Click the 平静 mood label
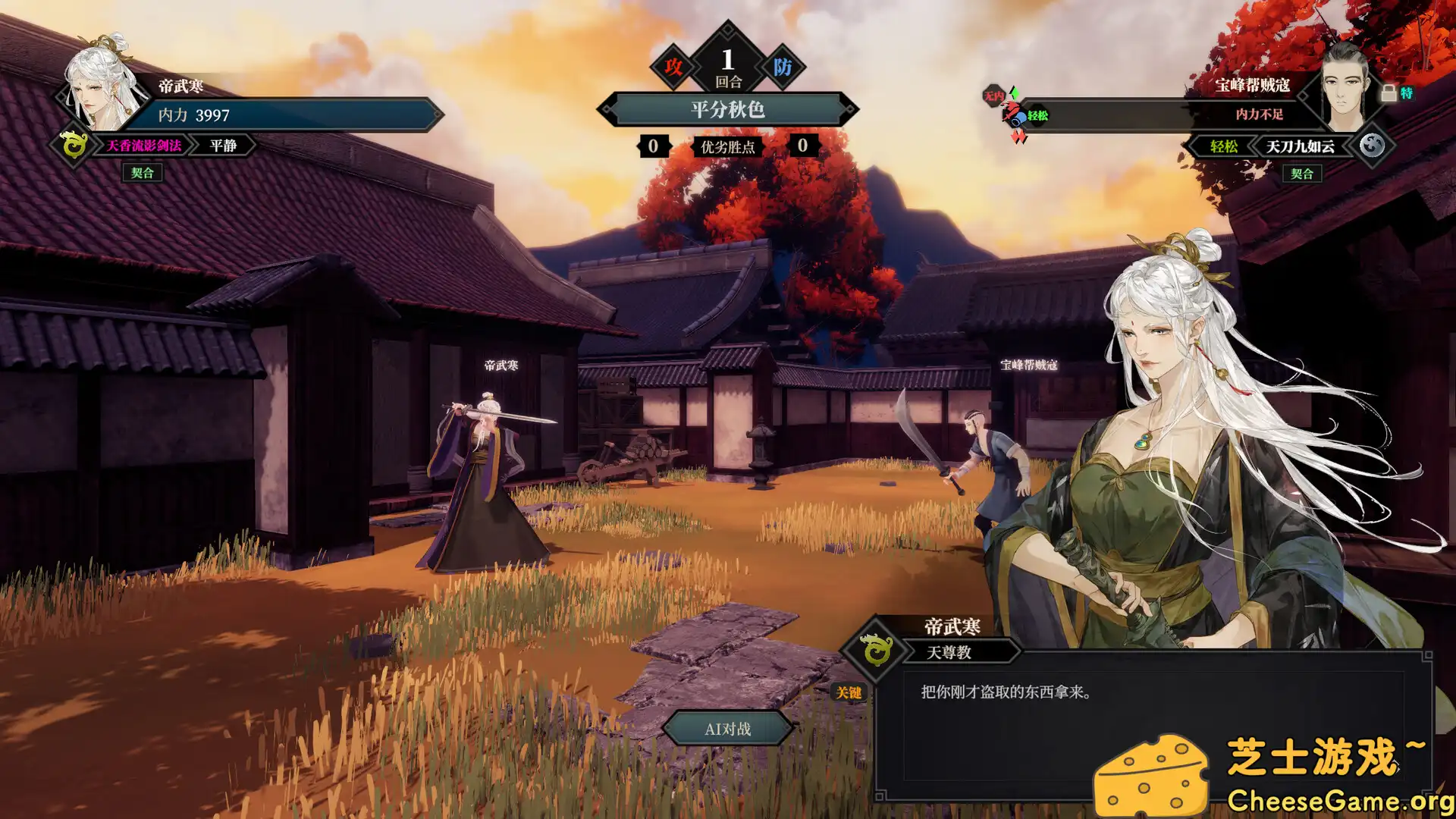Viewport: 1456px width, 819px height. 223,146
